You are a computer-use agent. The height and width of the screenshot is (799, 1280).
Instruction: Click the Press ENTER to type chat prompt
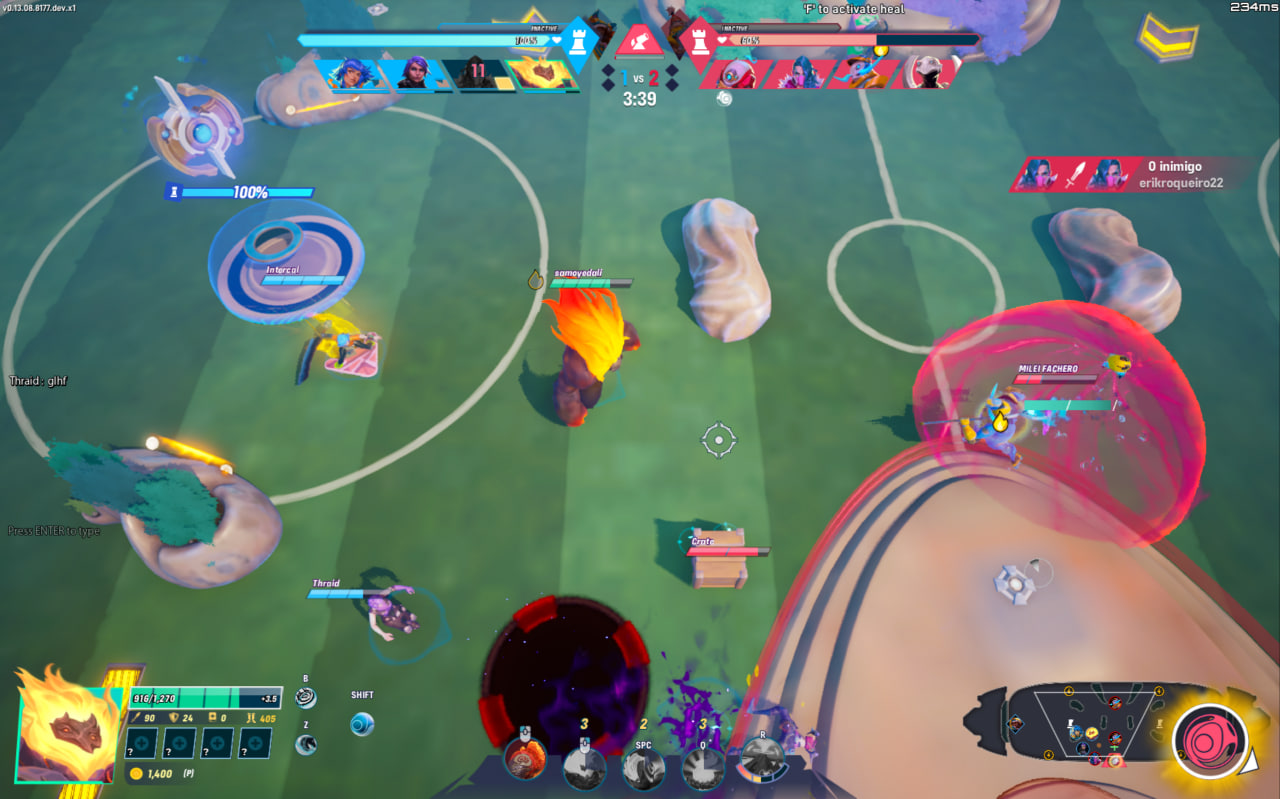coord(53,530)
